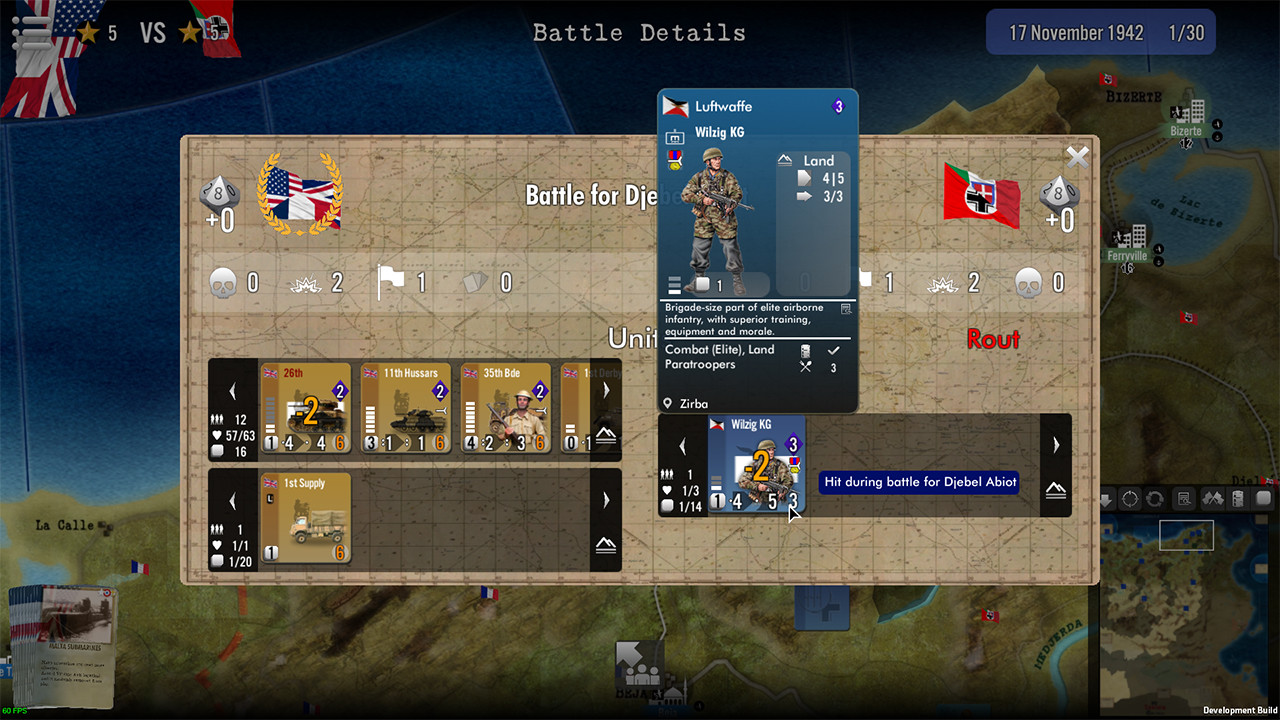This screenshot has height=720, width=1280.
Task: Click the downward arrow icon in the bottom toolbar
Action: [1104, 498]
